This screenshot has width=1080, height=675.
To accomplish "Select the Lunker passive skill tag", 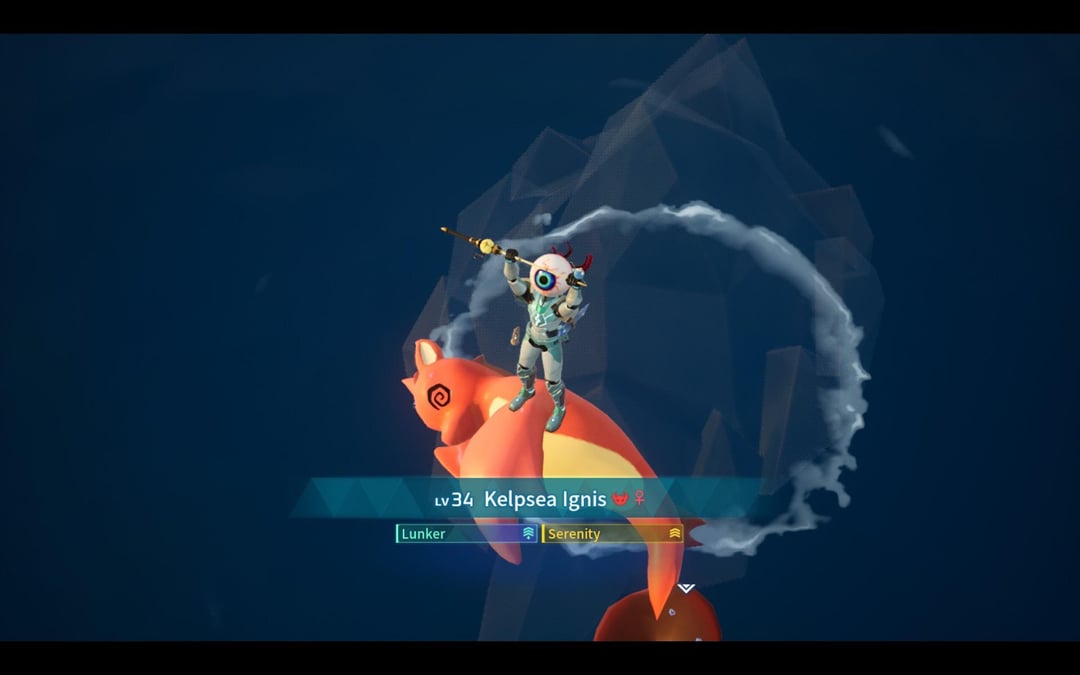I will pyautogui.click(x=467, y=534).
